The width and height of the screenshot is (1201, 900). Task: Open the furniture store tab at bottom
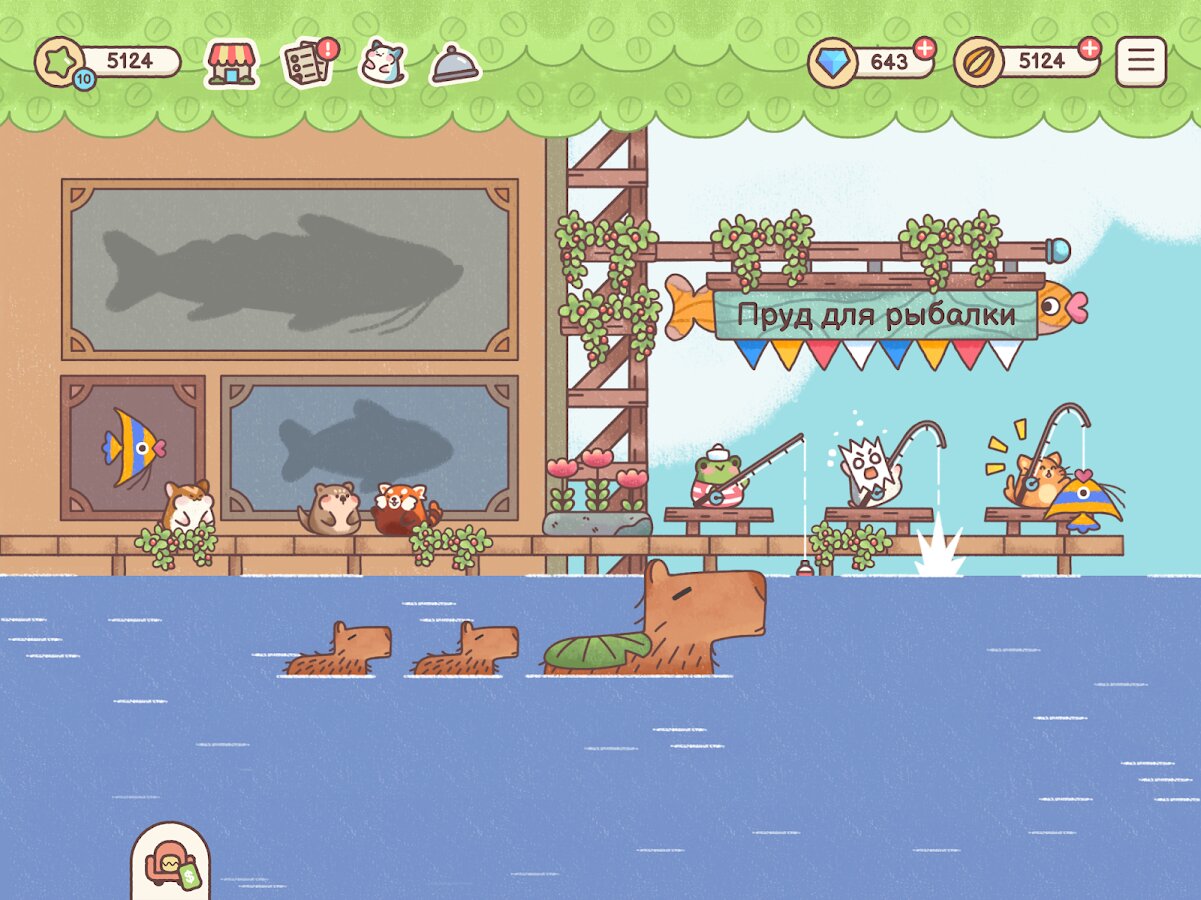[171, 862]
